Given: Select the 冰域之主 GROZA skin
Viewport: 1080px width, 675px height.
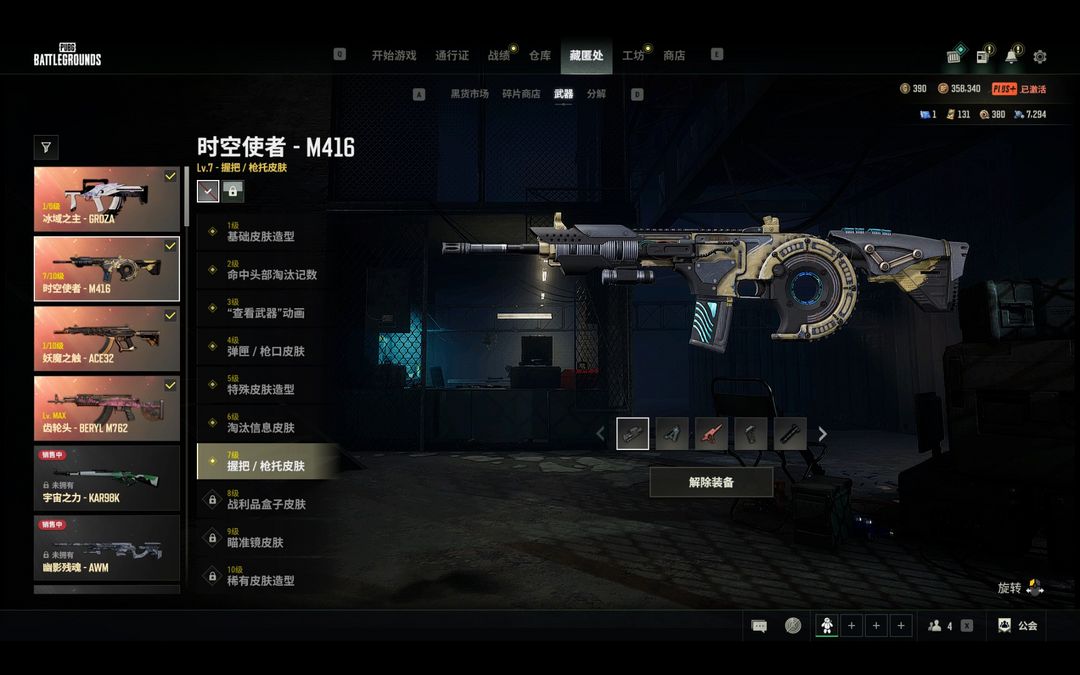Looking at the screenshot, I should [107, 199].
